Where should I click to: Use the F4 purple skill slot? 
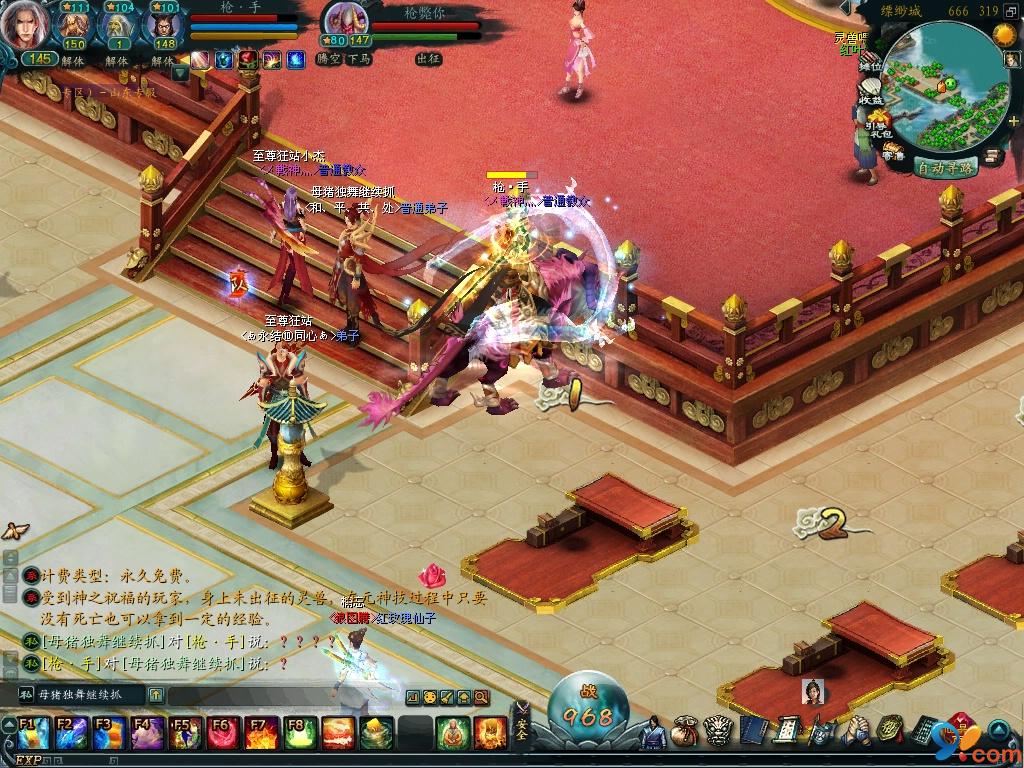pos(145,733)
